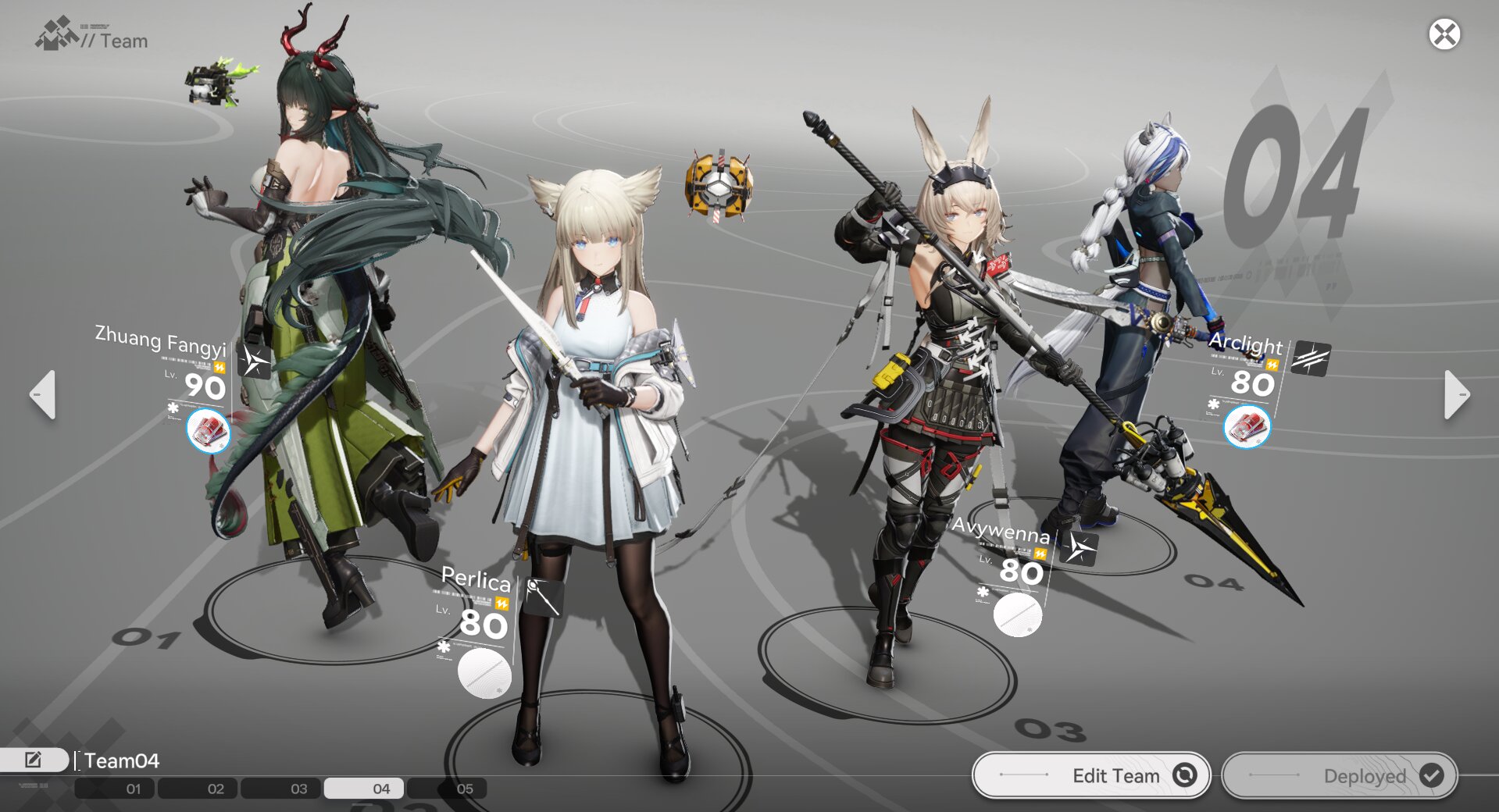Screen dimensions: 1499x812
Task: Open Zhuang Fangyi's red equipped item icon
Action: coord(209,430)
